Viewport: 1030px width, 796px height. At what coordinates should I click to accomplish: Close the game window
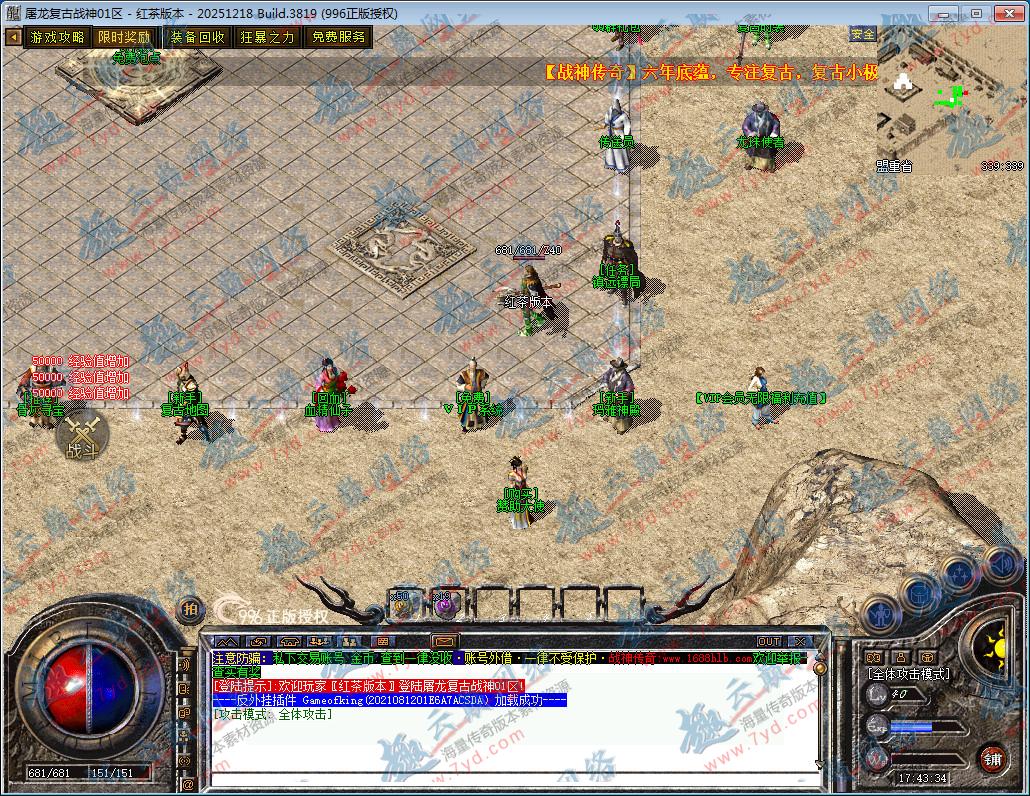click(1007, 13)
